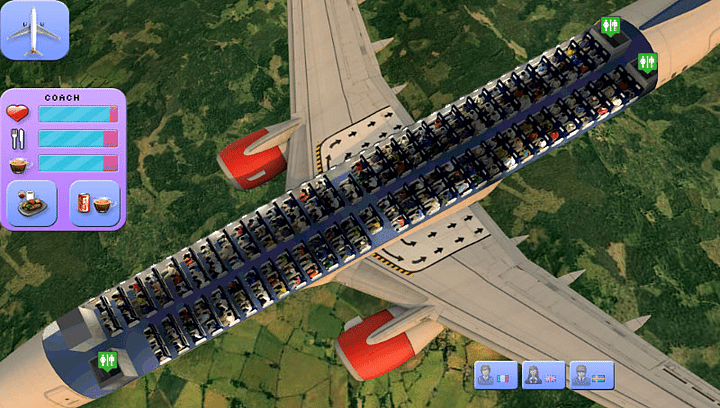Select the crew member with UK flag
Viewport: 720px width, 408px height.
point(544,375)
